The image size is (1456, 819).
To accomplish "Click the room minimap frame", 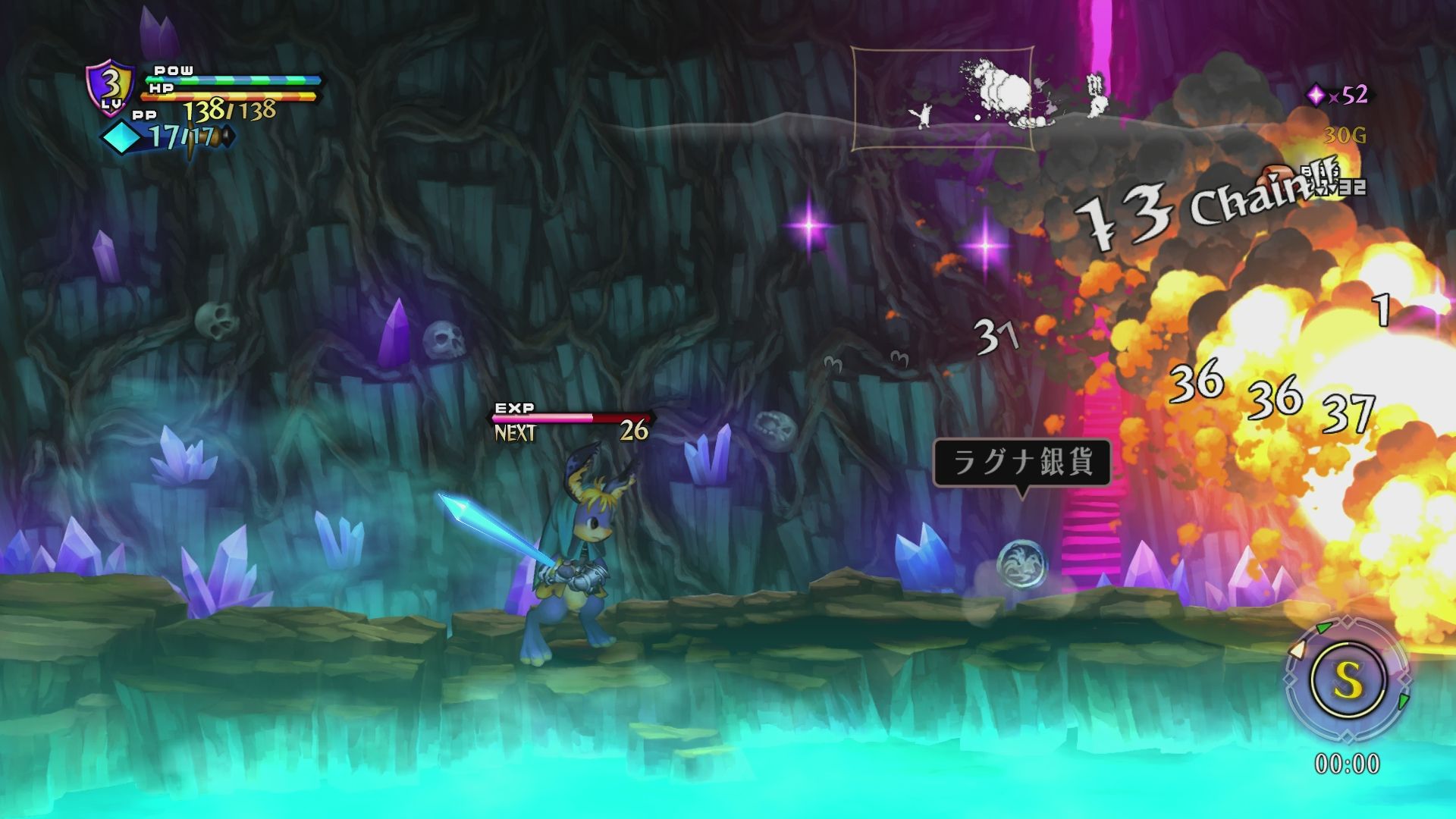I will pyautogui.click(x=943, y=99).
